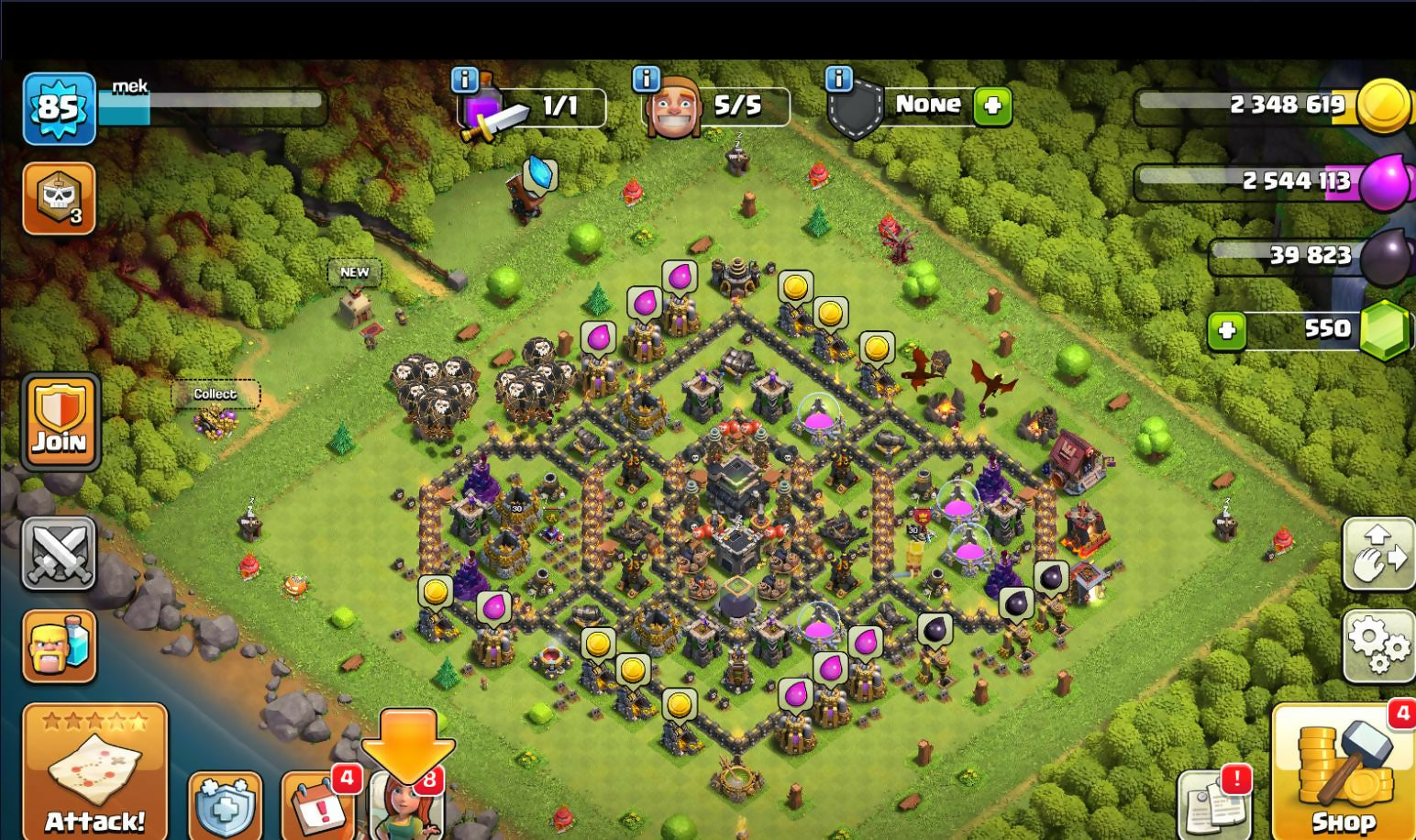The width and height of the screenshot is (1416, 840).
Task: Open the blue shield badge button
Action: 225,807
